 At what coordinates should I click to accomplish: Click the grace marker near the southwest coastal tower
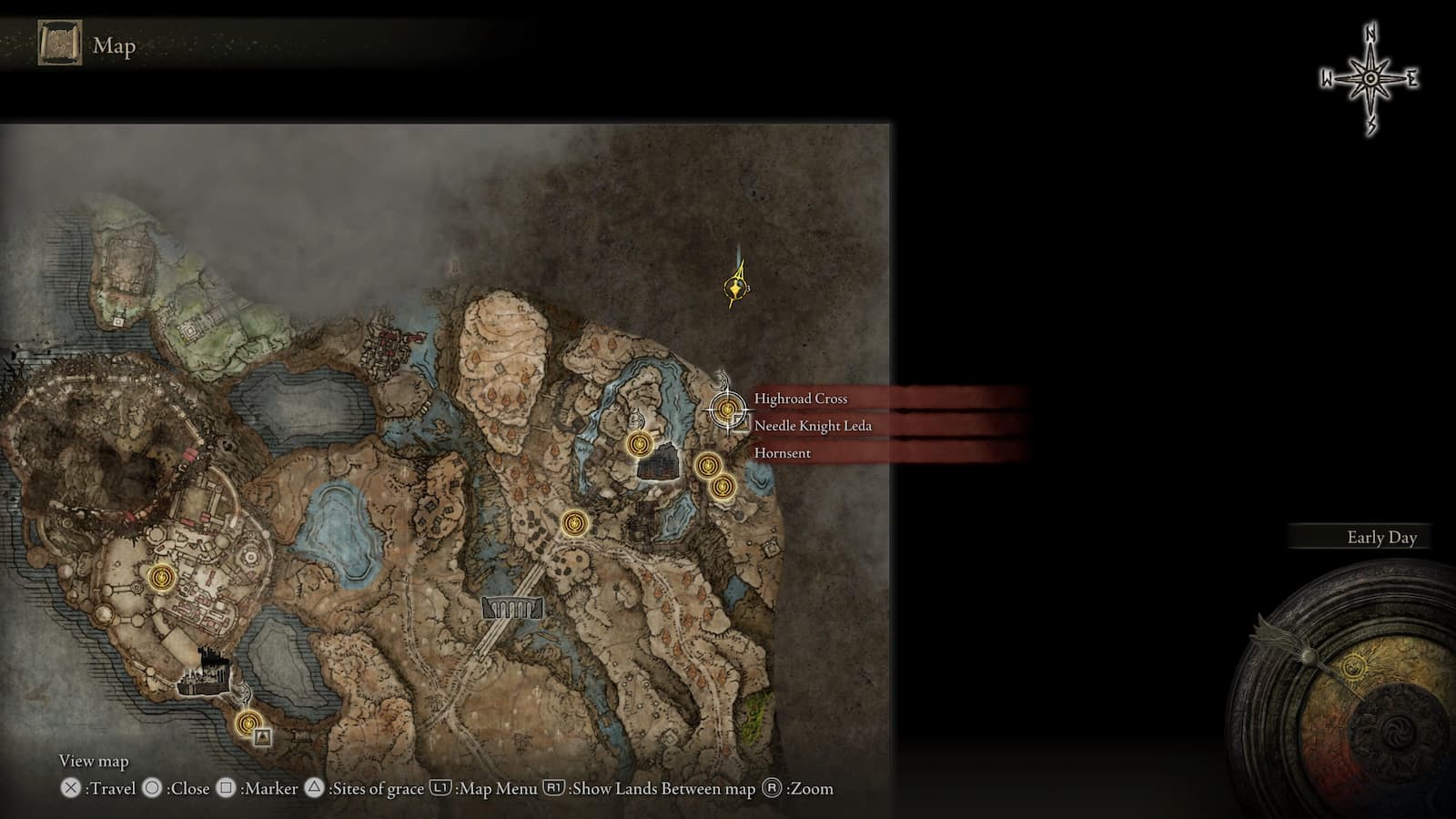click(248, 723)
